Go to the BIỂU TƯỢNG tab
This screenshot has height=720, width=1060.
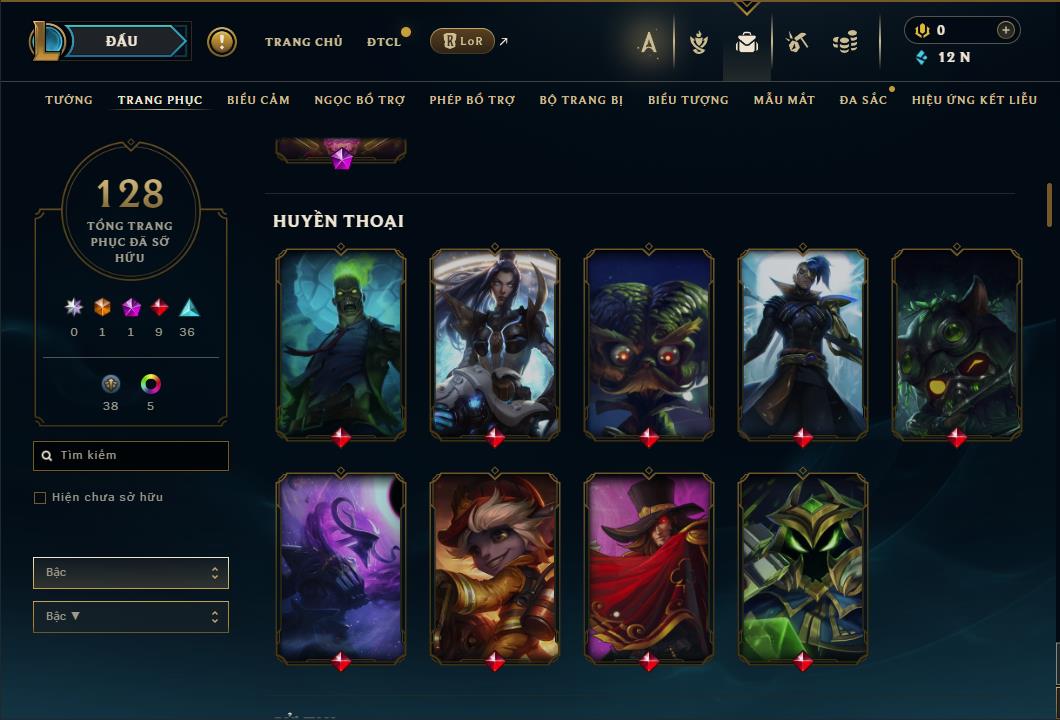[x=688, y=100]
